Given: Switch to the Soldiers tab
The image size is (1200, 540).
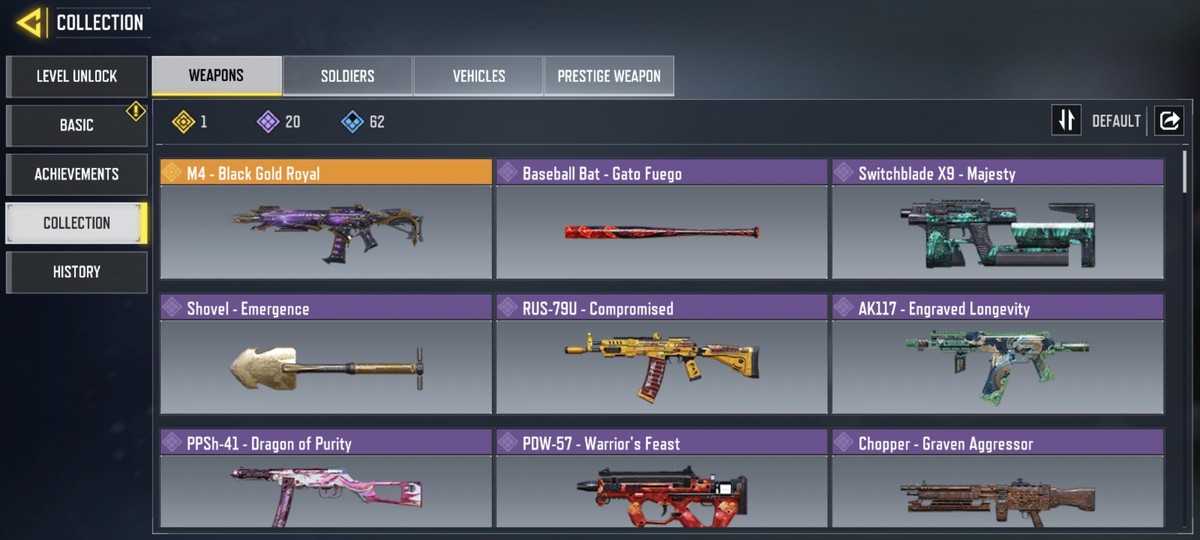Looking at the screenshot, I should pyautogui.click(x=347, y=76).
